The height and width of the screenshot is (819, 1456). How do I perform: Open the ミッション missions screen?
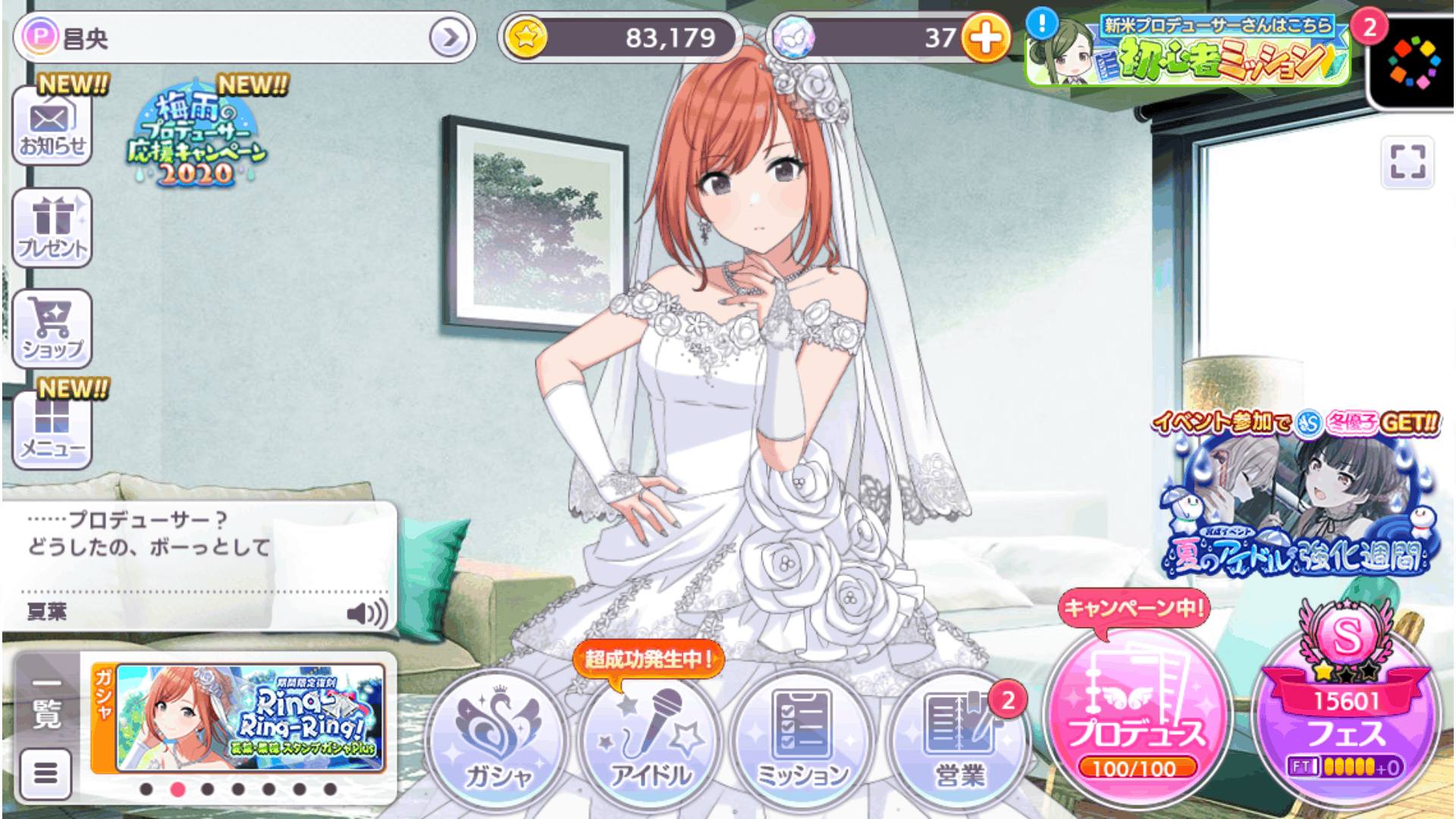point(804,739)
